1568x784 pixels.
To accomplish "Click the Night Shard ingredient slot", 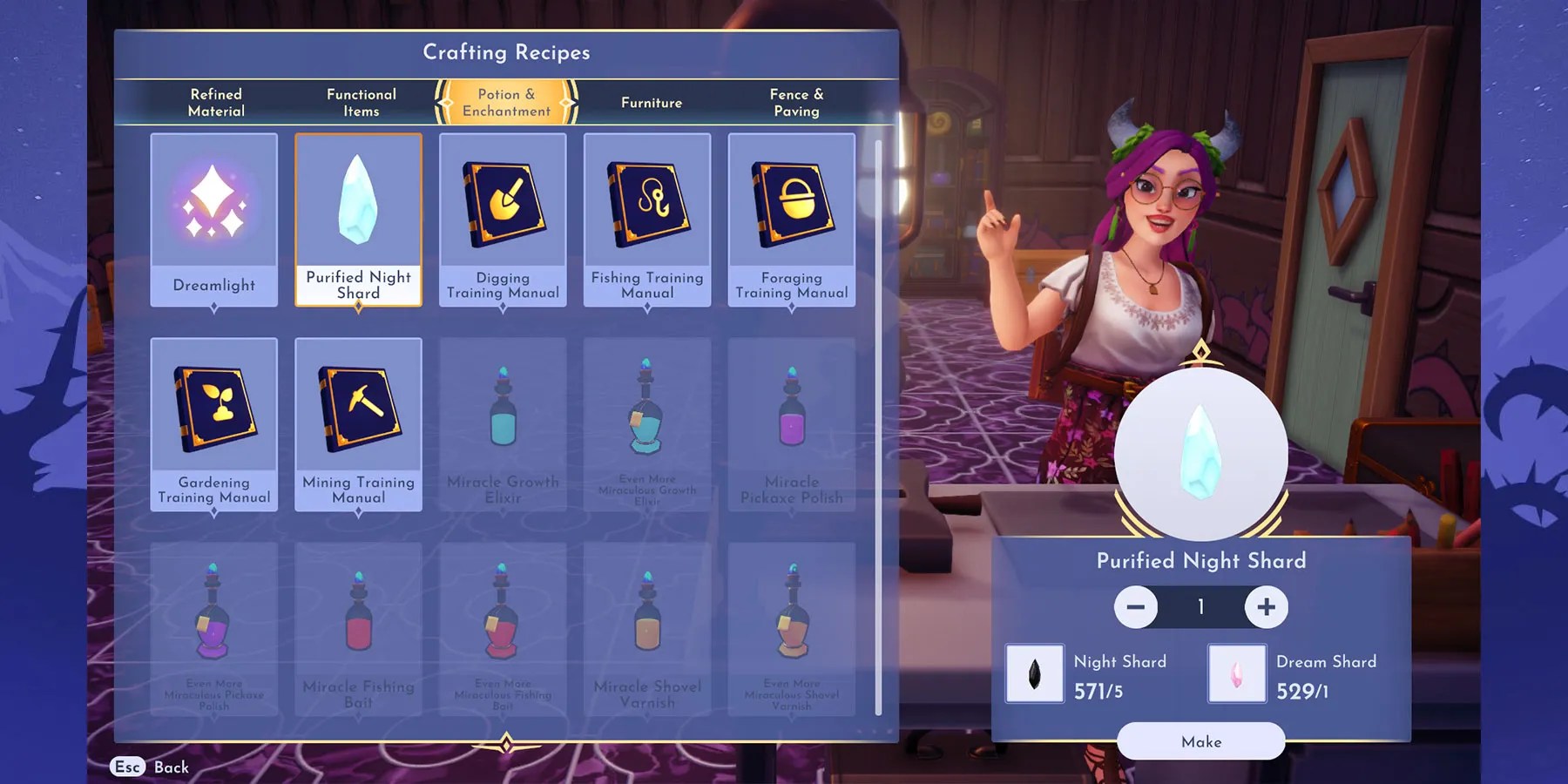I will (1035, 673).
